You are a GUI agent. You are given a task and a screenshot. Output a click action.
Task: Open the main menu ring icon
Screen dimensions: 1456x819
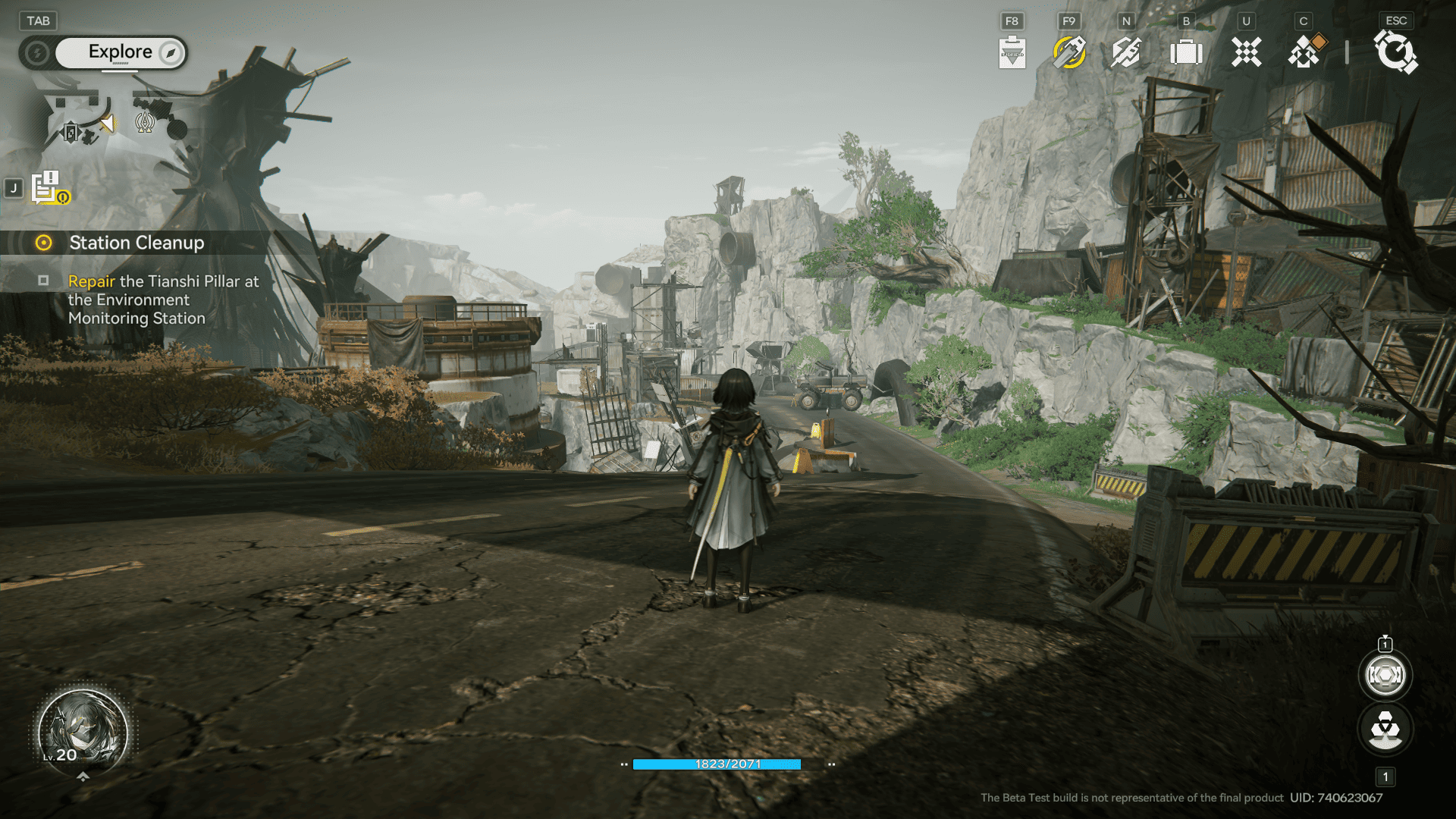tap(1395, 53)
